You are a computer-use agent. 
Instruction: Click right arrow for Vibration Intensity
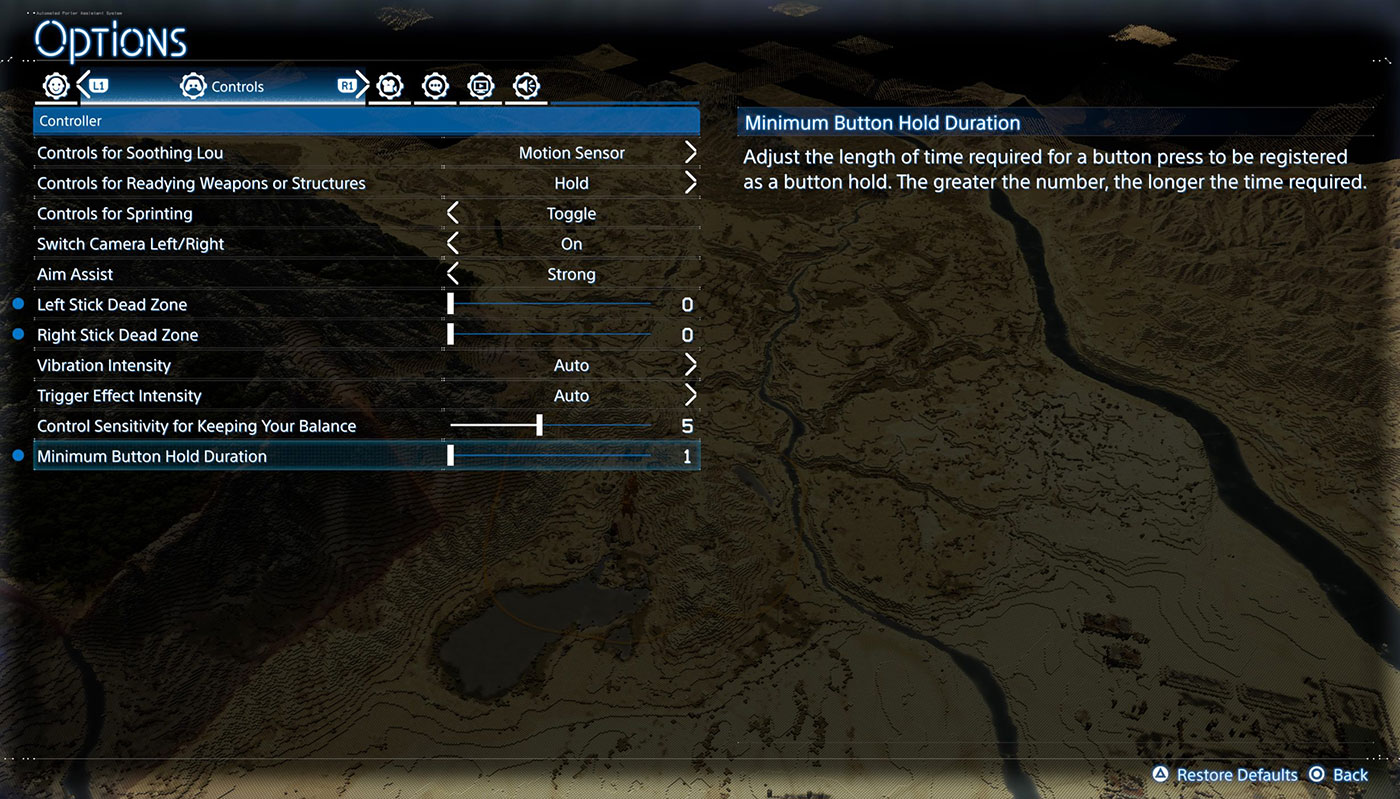click(690, 365)
